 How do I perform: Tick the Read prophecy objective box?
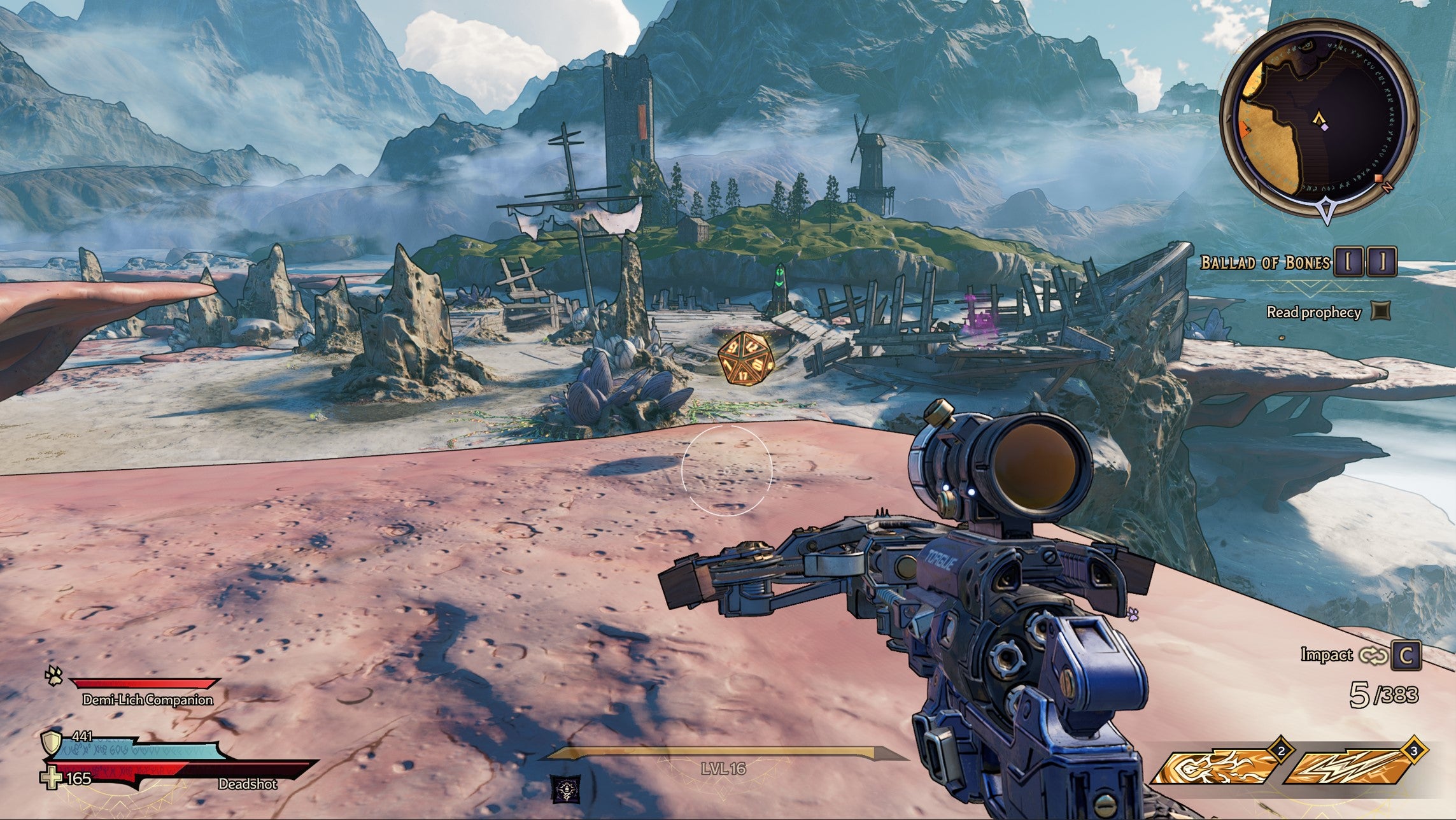point(1380,311)
